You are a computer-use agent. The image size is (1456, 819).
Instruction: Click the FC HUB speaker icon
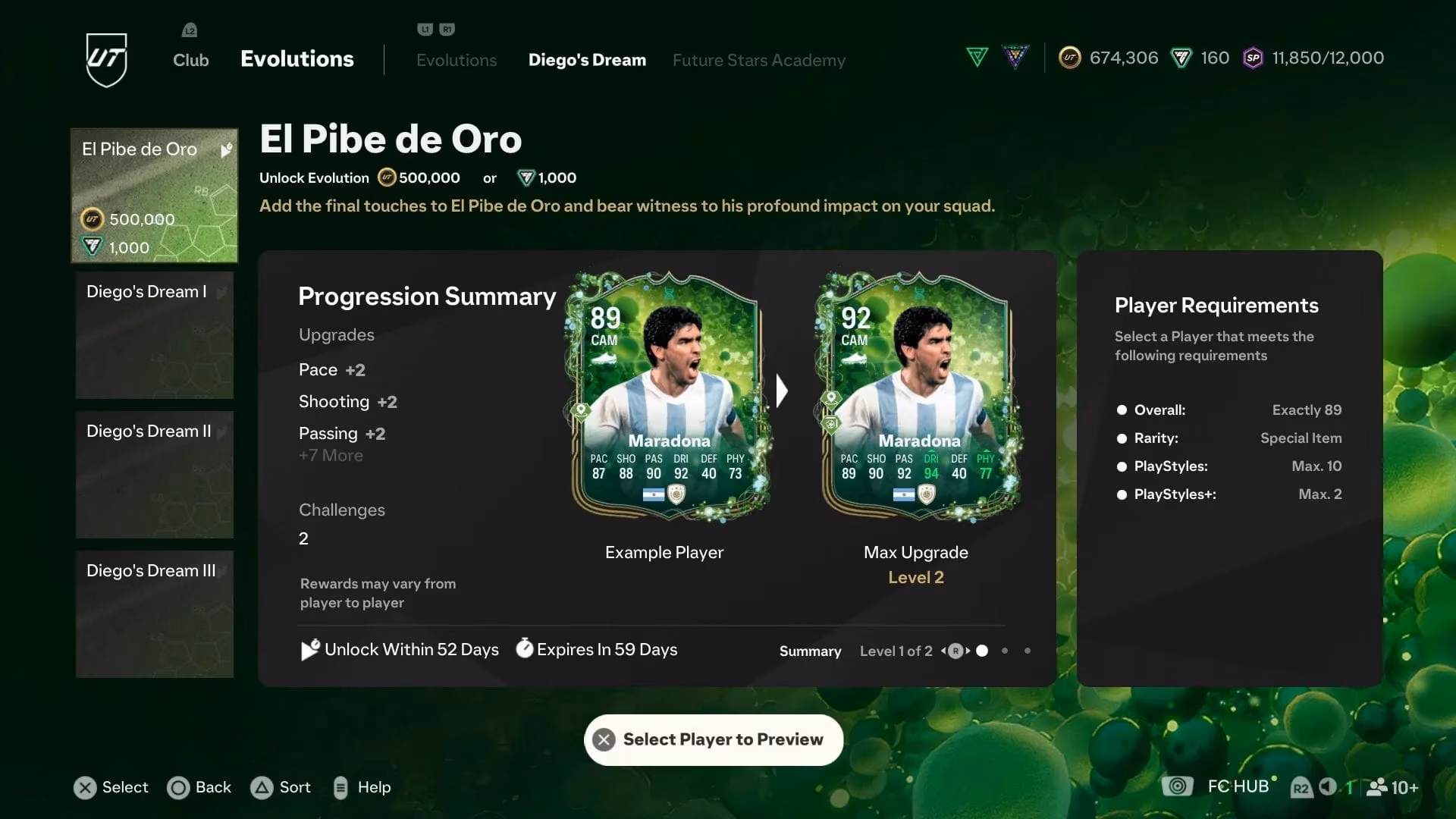point(1328,787)
